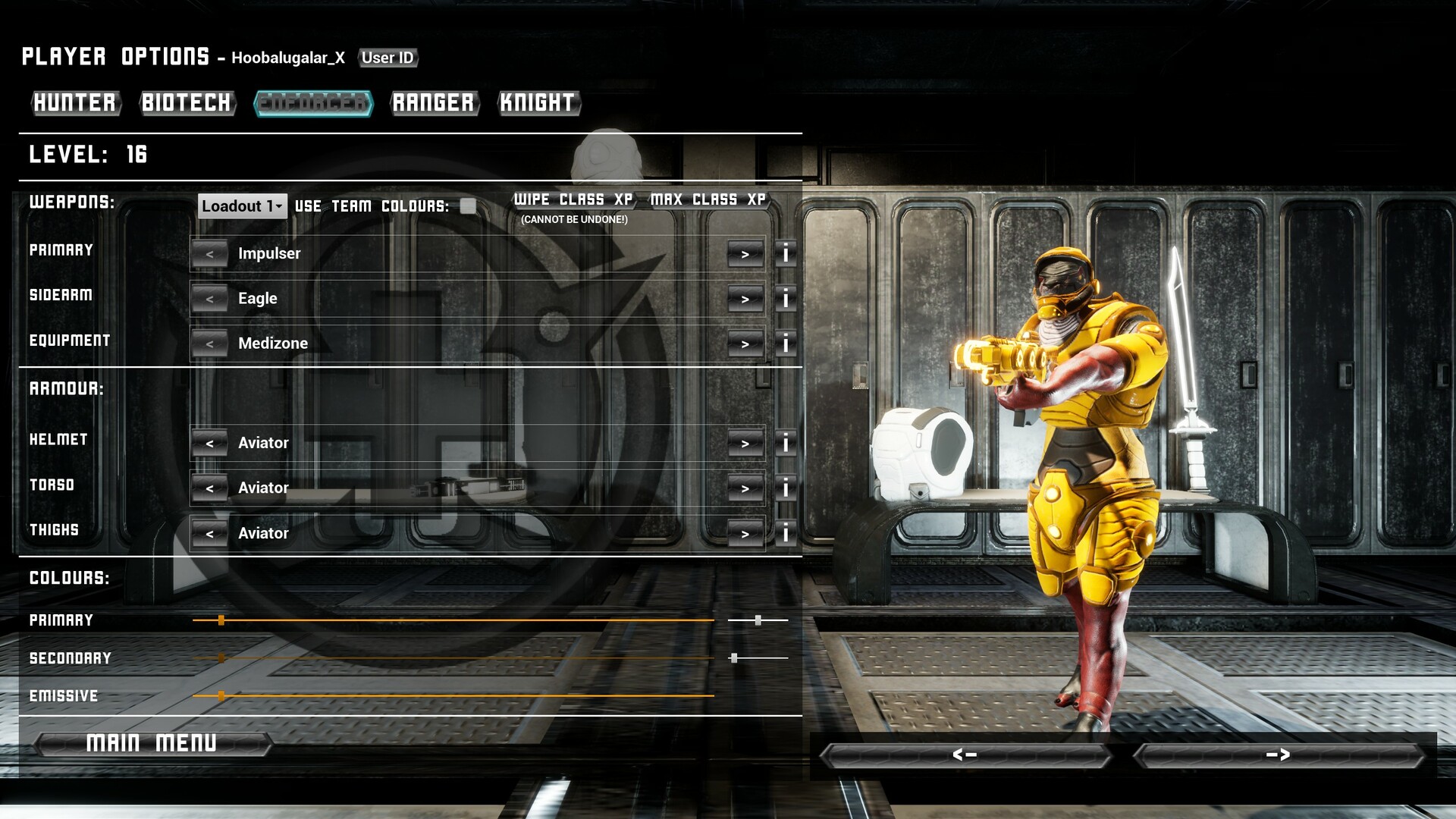The height and width of the screenshot is (819, 1456).
Task: Select the Ranger class tab
Action: [434, 104]
